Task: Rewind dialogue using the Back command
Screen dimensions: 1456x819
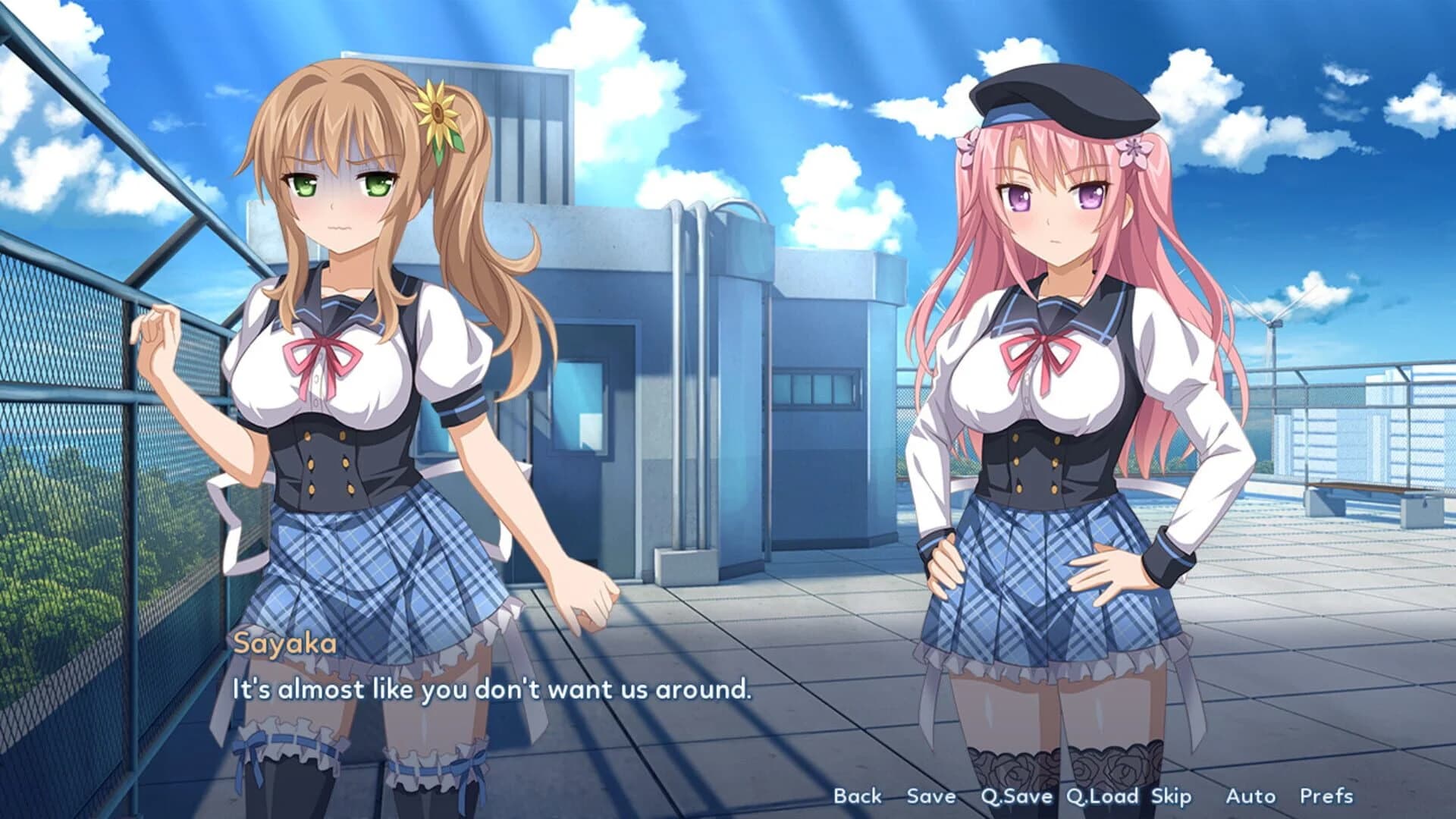Action: [858, 796]
